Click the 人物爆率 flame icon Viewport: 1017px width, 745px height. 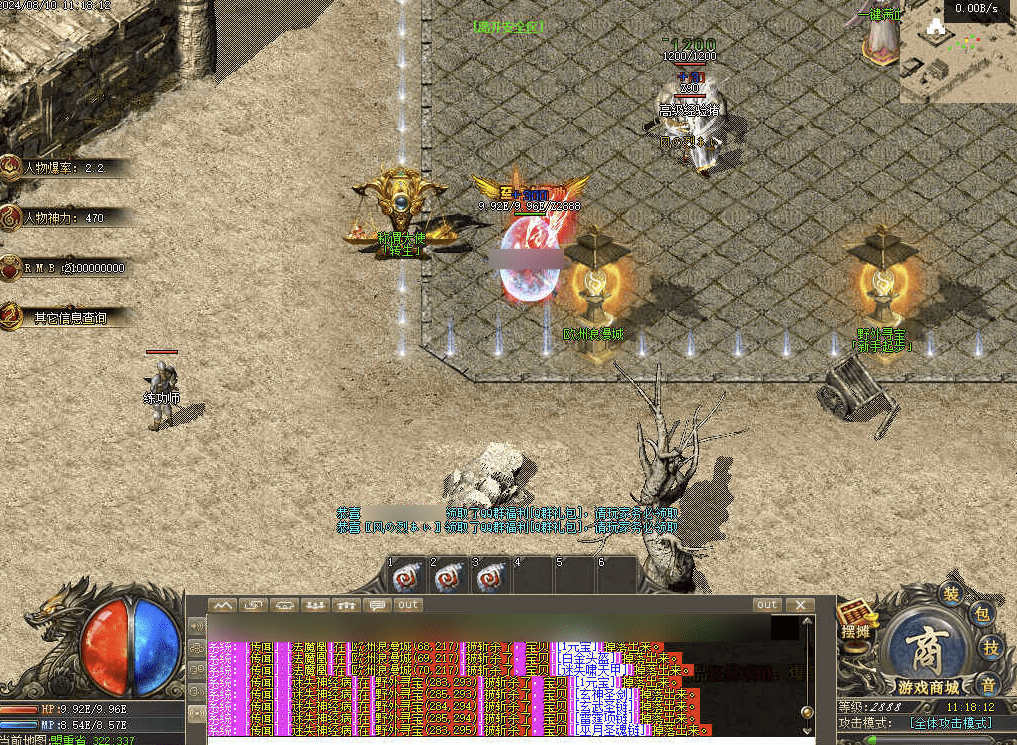pyautogui.click(x=11, y=167)
